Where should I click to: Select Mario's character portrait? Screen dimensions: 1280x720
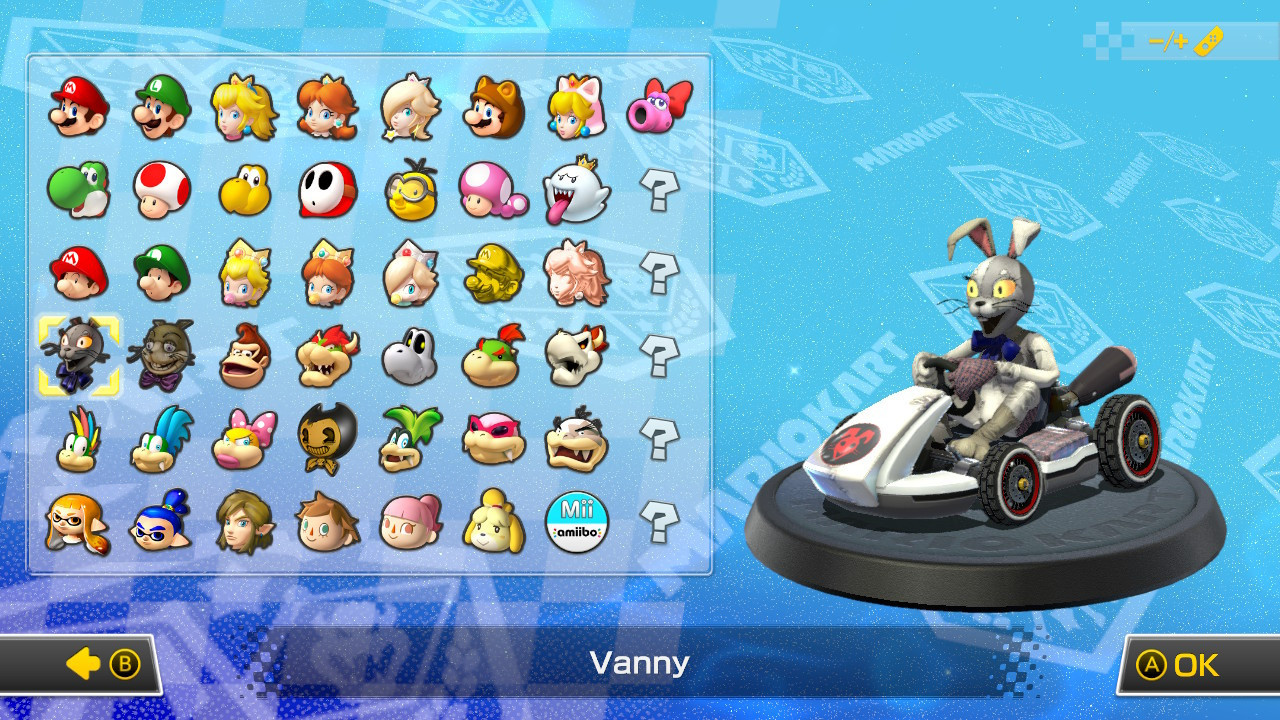(x=78, y=107)
